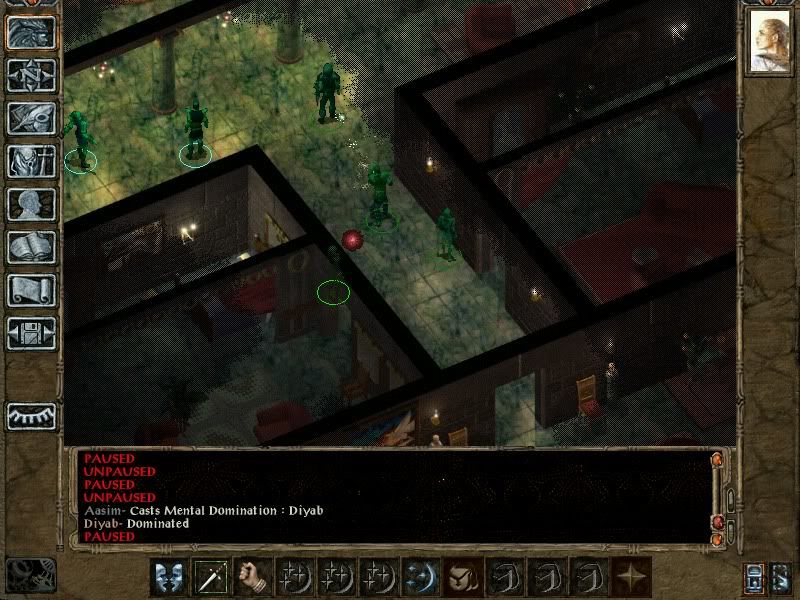
Task: Activate the talk mask action button
Action: pos(170,577)
